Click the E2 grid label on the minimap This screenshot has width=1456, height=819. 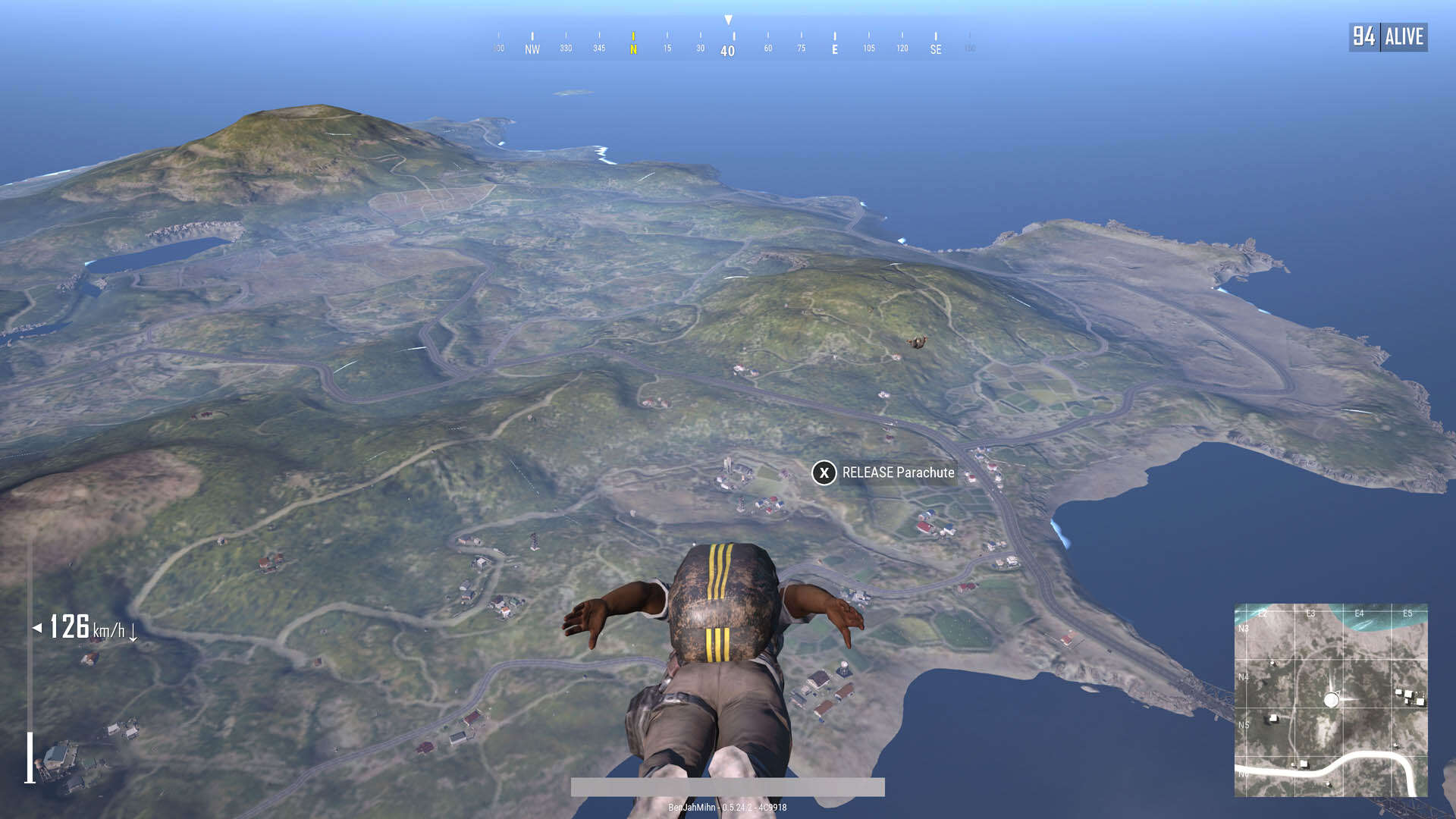pyautogui.click(x=1263, y=613)
